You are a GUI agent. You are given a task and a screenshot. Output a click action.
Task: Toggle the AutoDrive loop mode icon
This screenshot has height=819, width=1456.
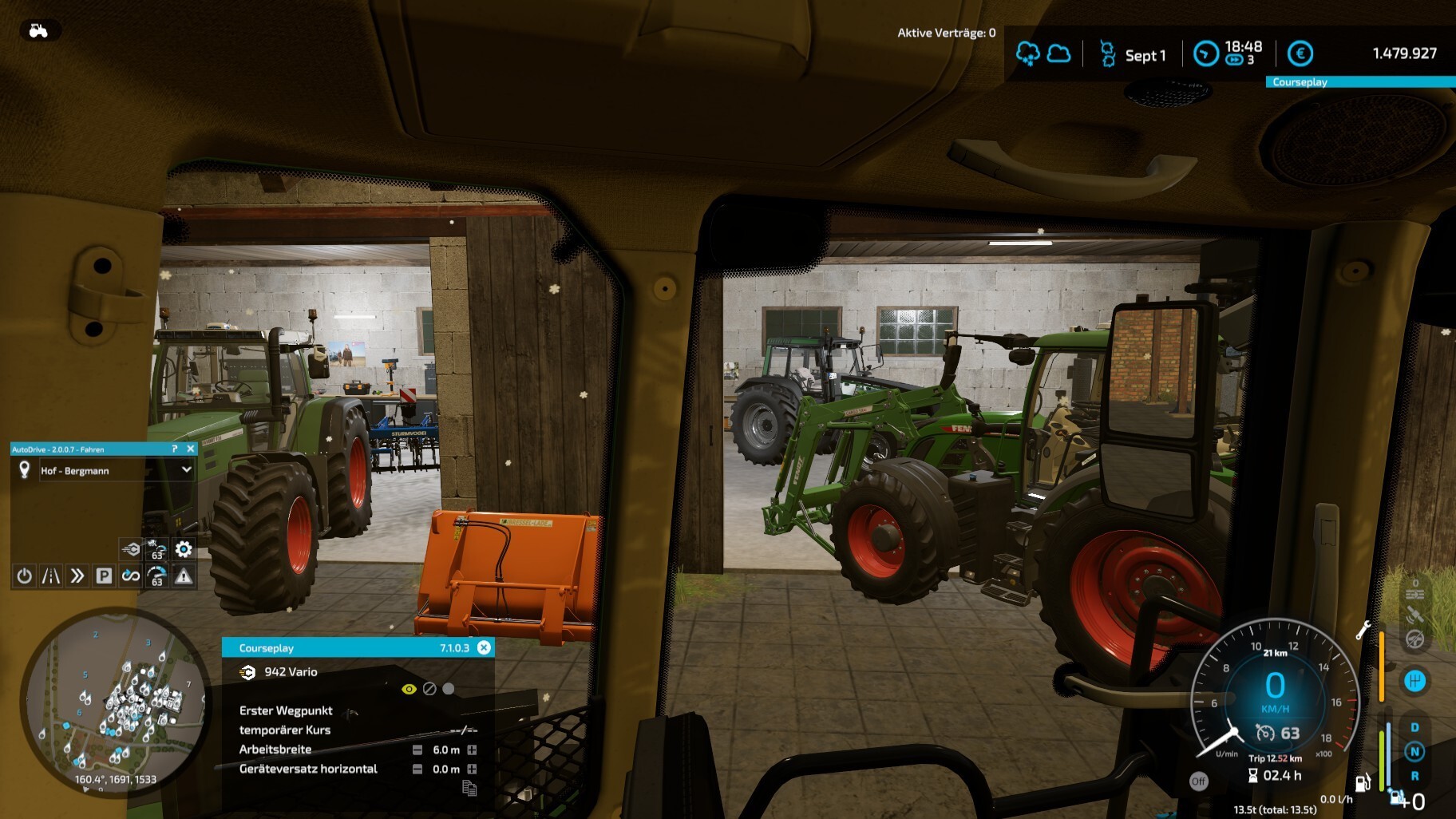(130, 576)
